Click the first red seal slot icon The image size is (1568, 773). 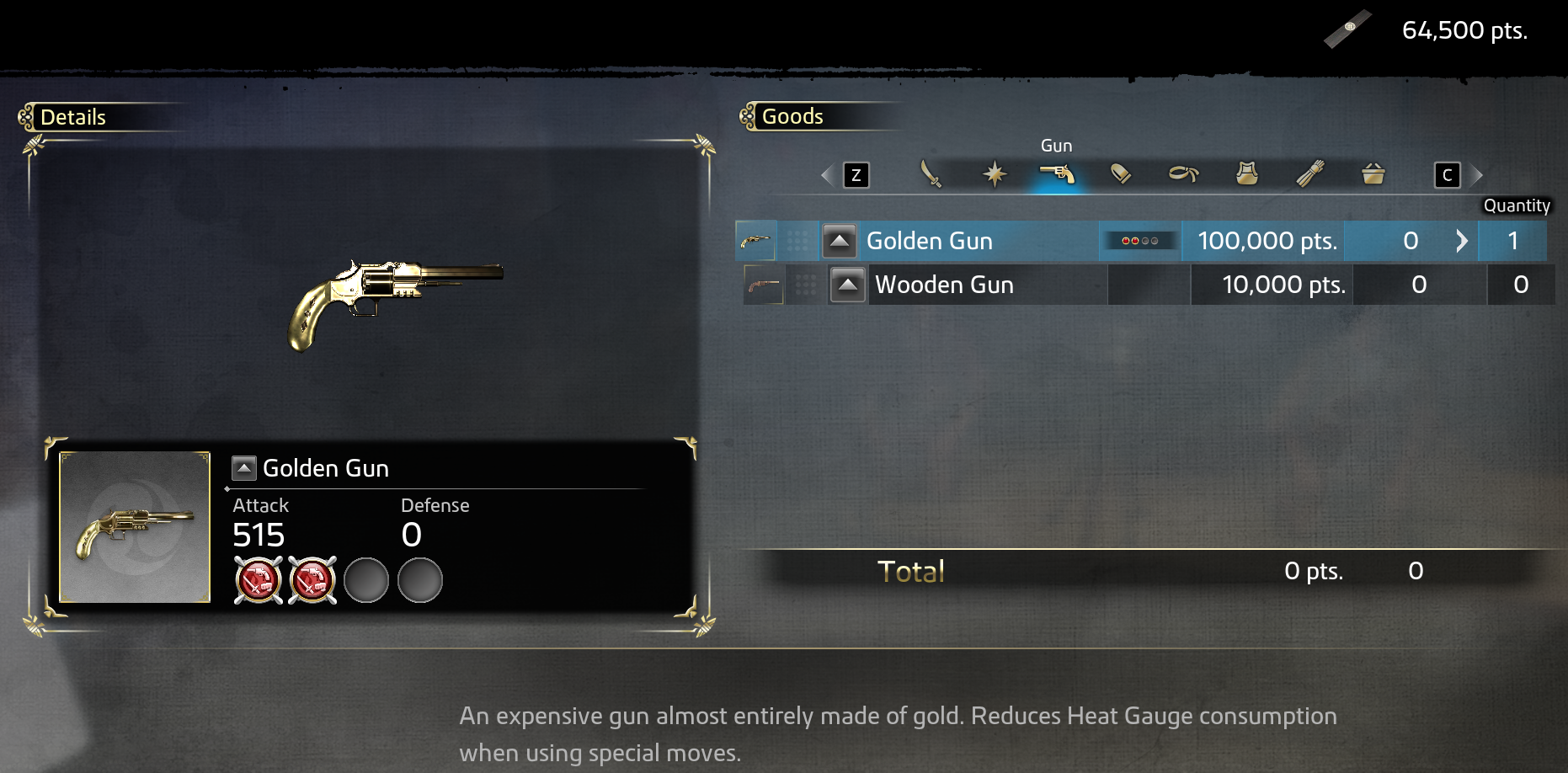258,580
